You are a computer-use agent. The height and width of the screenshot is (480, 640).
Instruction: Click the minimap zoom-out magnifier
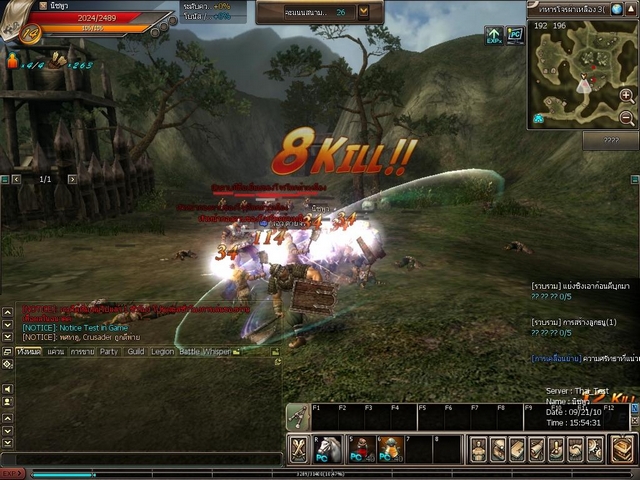[x=626, y=117]
